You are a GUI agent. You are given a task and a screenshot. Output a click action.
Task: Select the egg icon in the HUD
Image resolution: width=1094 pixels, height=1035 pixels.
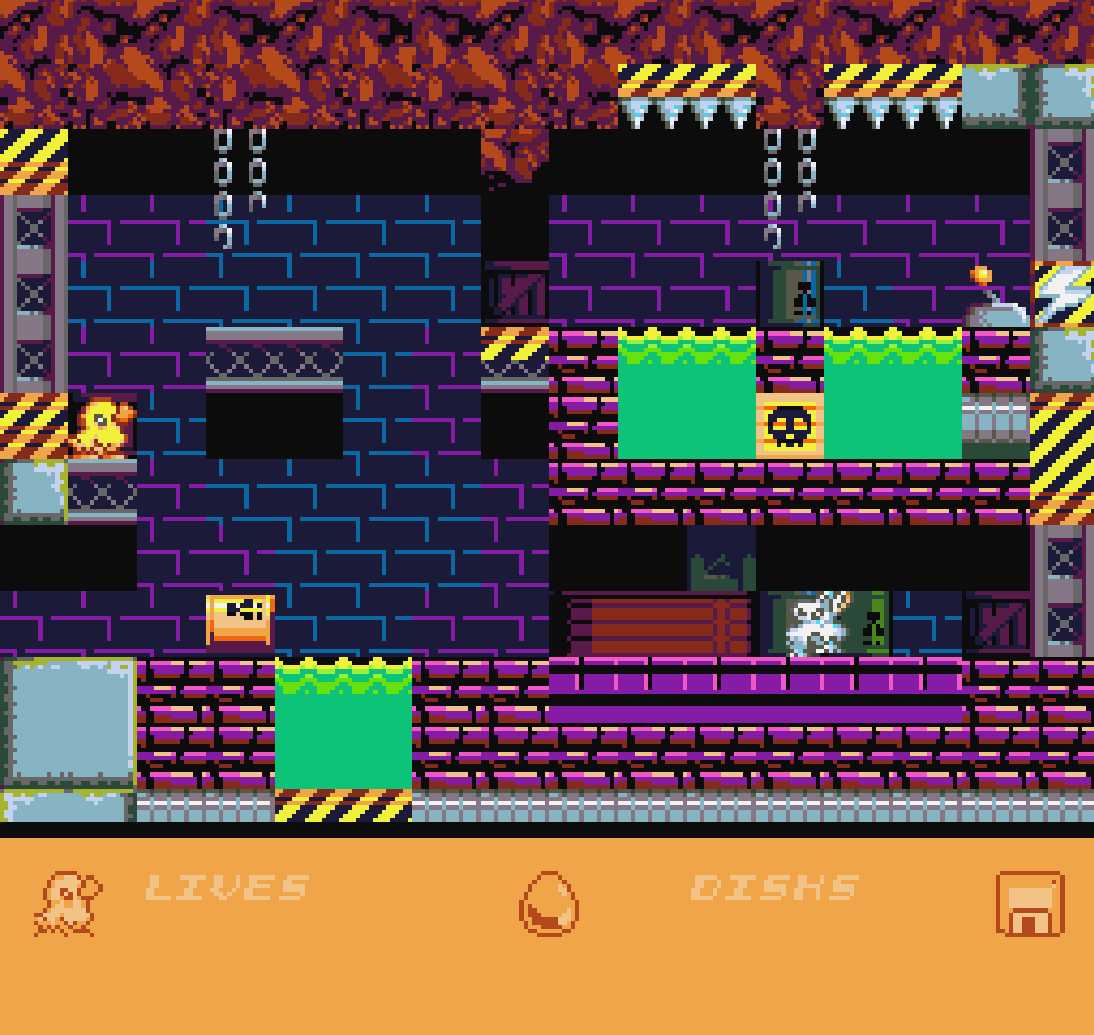[548, 903]
